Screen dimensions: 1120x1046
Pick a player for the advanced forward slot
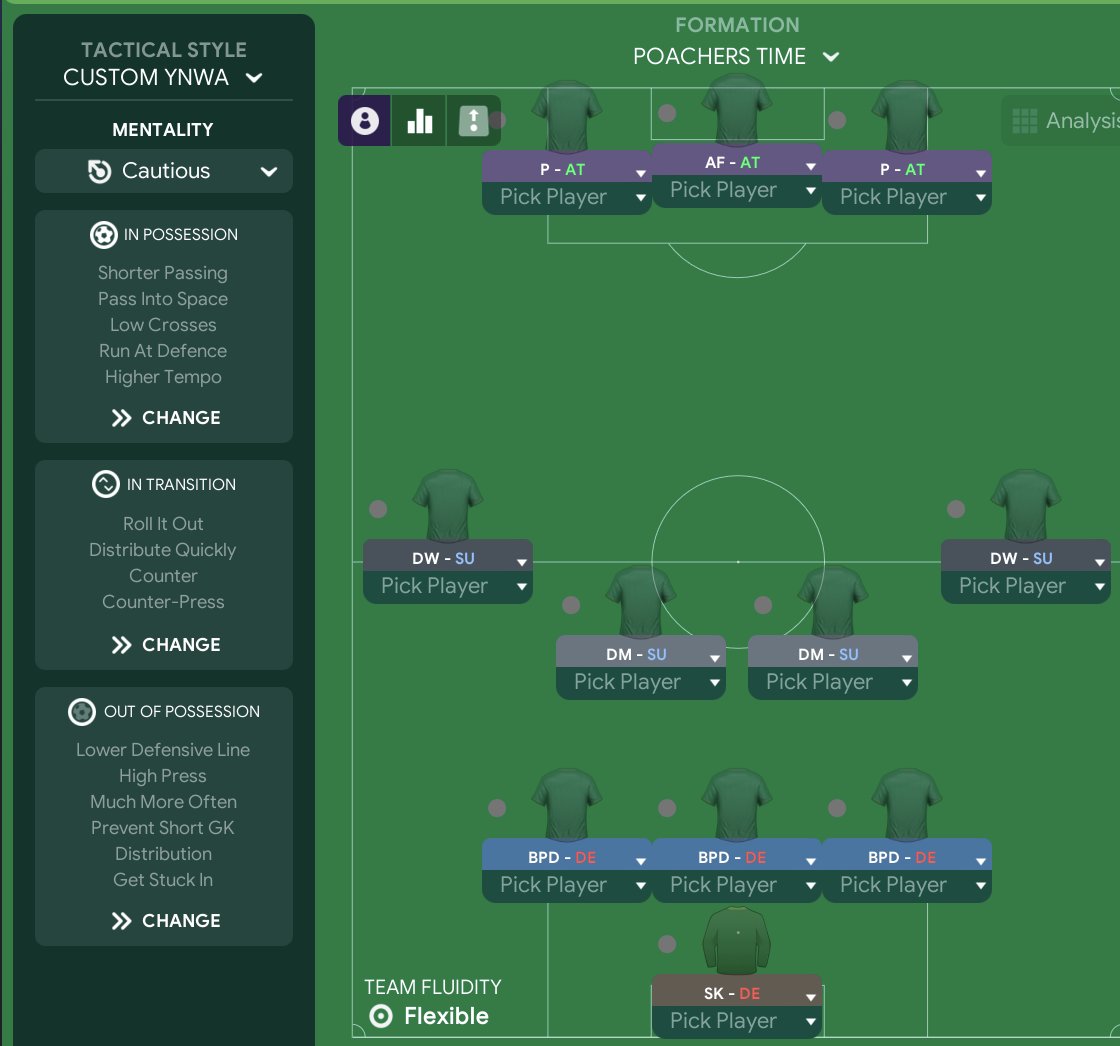pos(736,190)
